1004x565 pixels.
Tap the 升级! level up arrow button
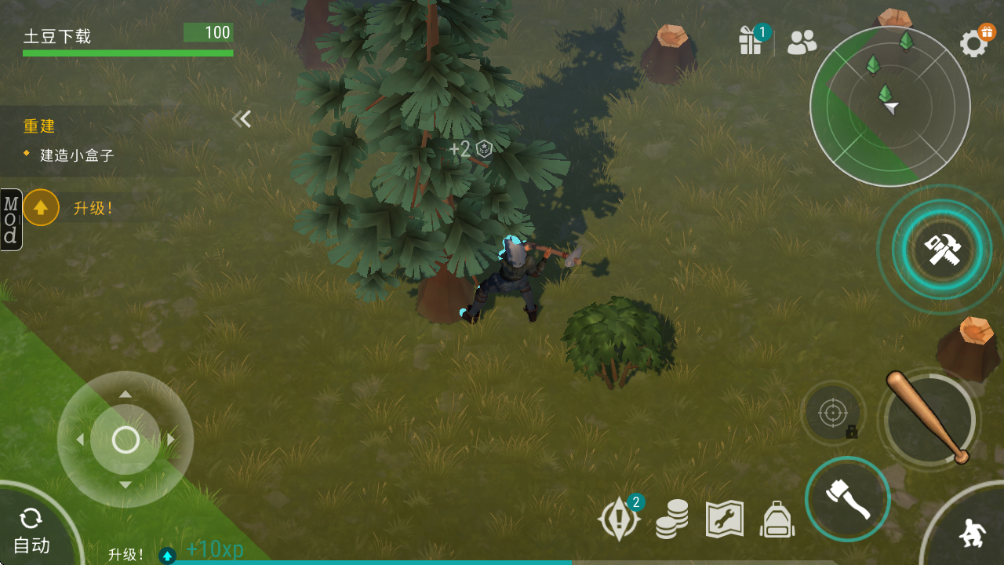pos(42,208)
